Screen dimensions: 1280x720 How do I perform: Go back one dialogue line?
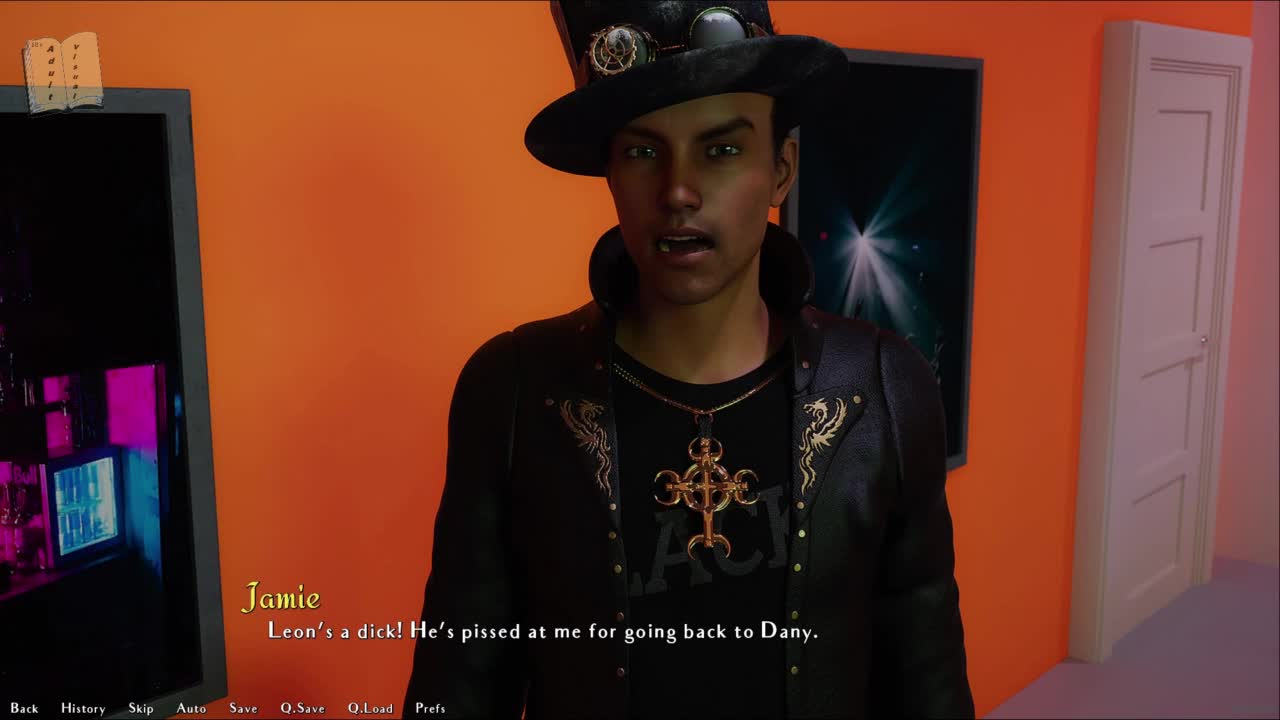(24, 708)
